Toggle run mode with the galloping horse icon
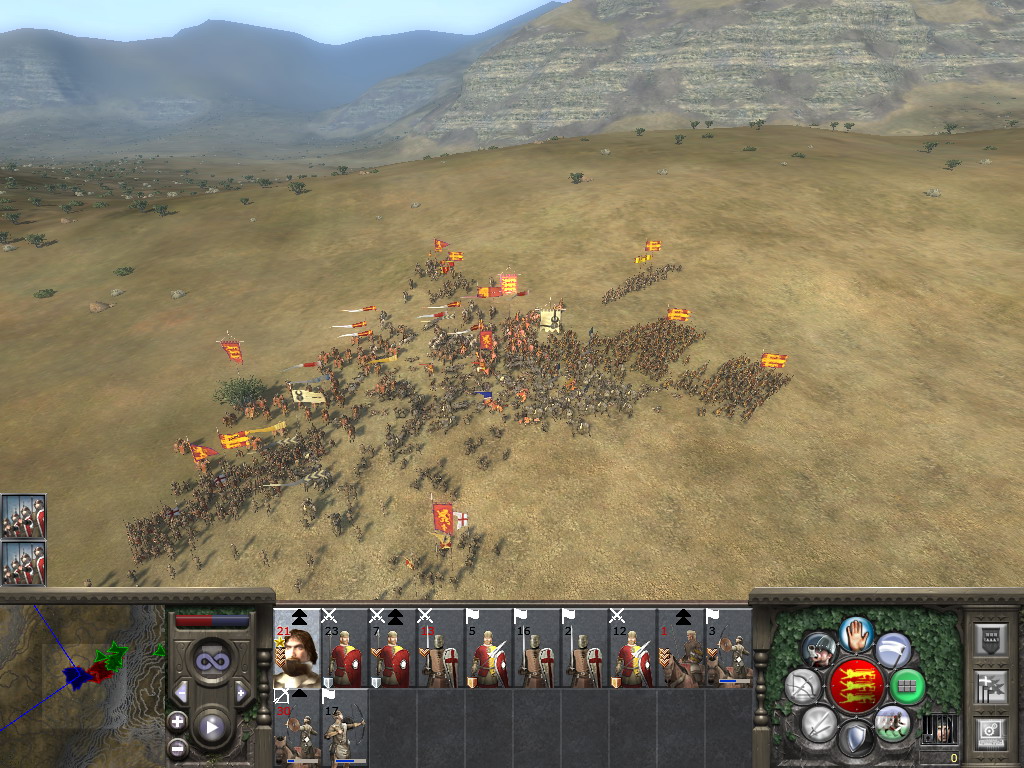1024x768 pixels. pyautogui.click(x=892, y=722)
